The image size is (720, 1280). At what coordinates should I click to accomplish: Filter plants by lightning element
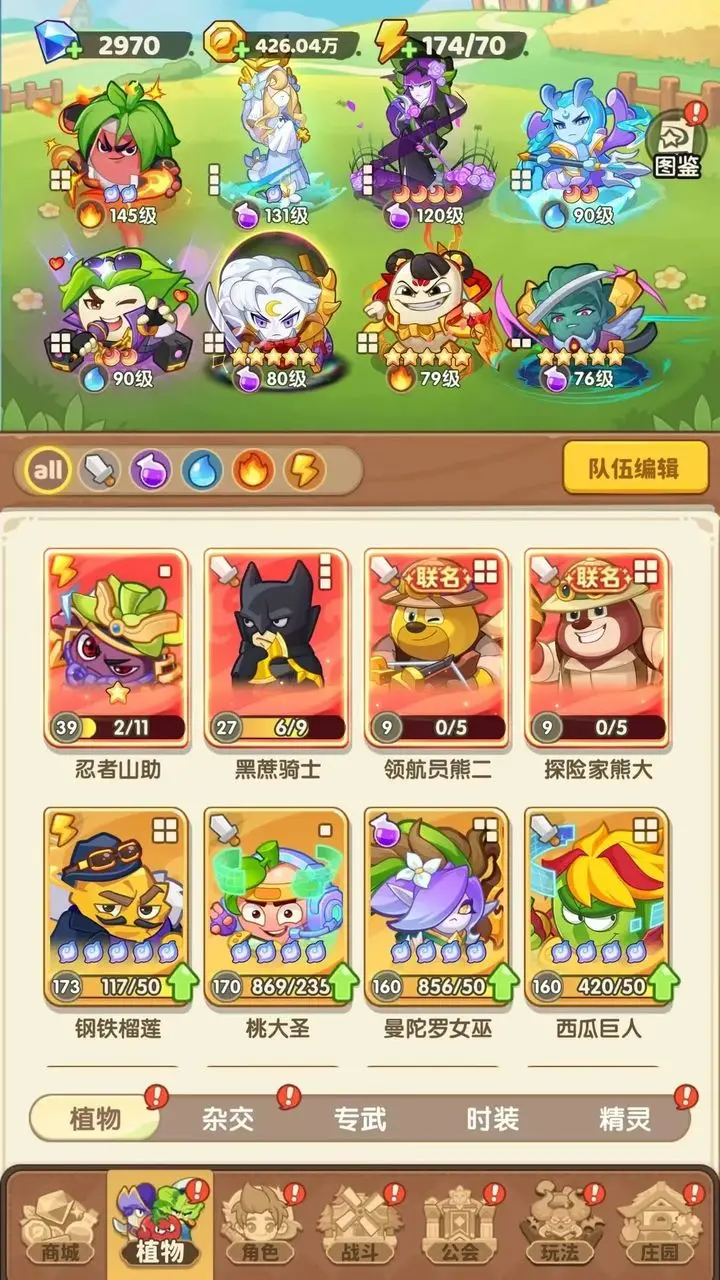[x=304, y=470]
